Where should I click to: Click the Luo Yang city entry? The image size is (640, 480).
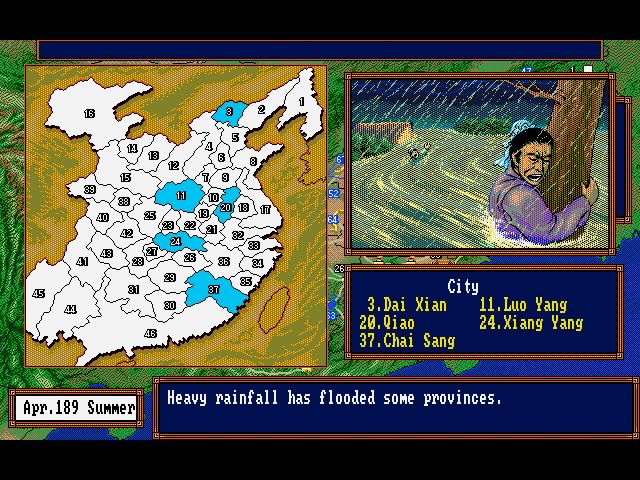(x=522, y=305)
